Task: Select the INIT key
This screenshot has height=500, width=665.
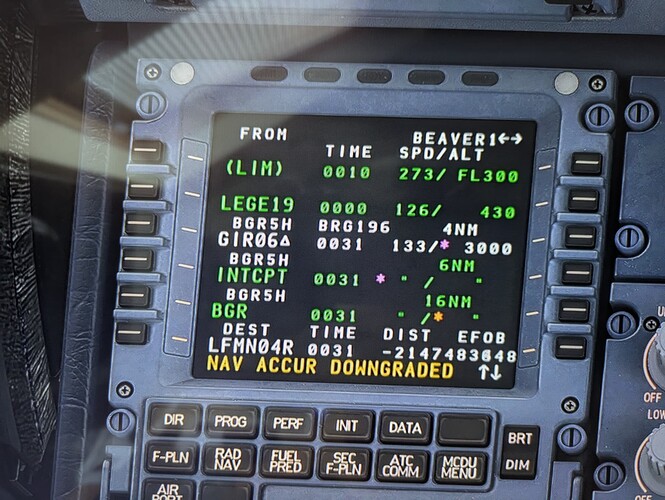Action: tap(347, 426)
